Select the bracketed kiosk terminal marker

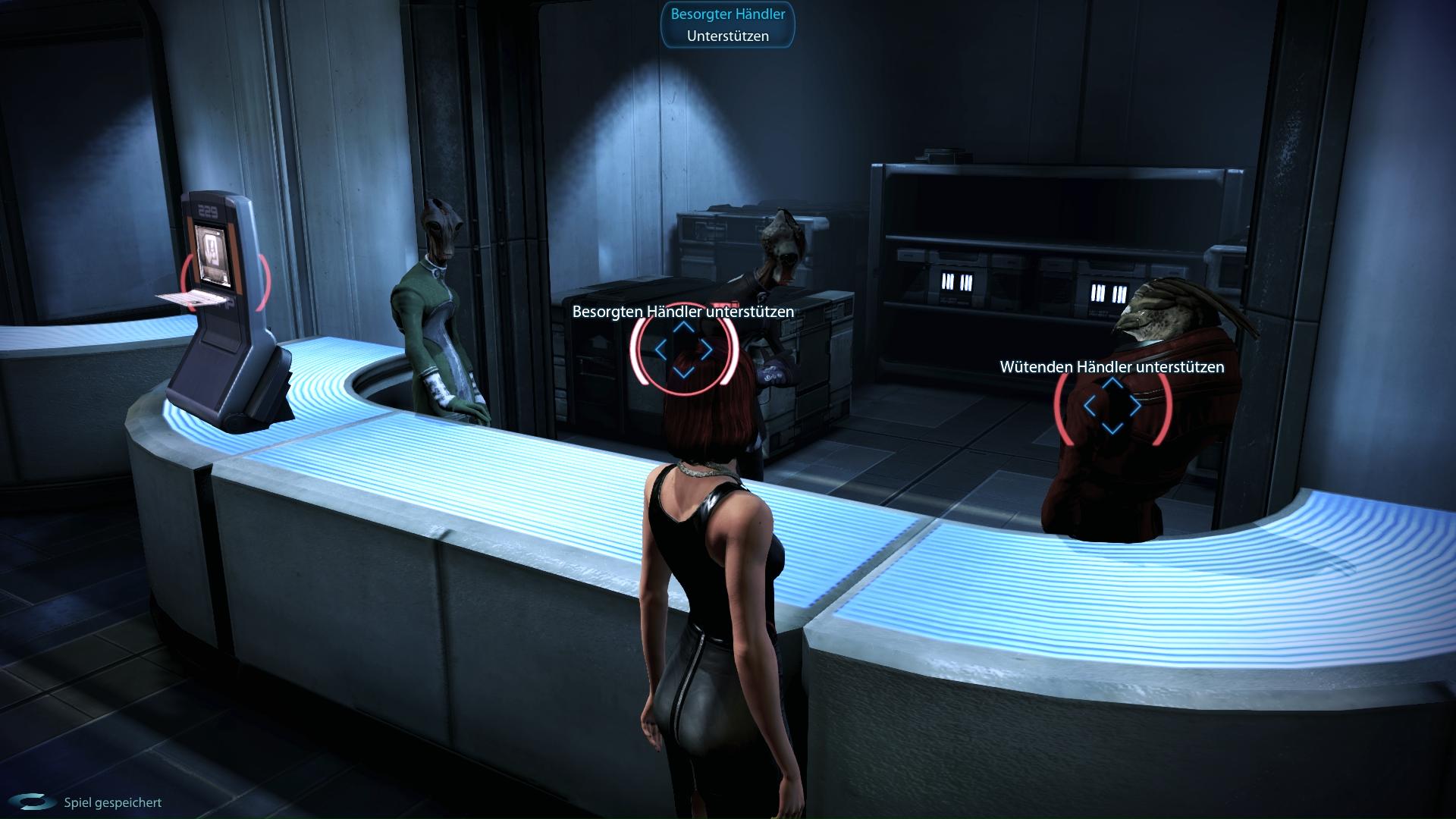coord(225,281)
